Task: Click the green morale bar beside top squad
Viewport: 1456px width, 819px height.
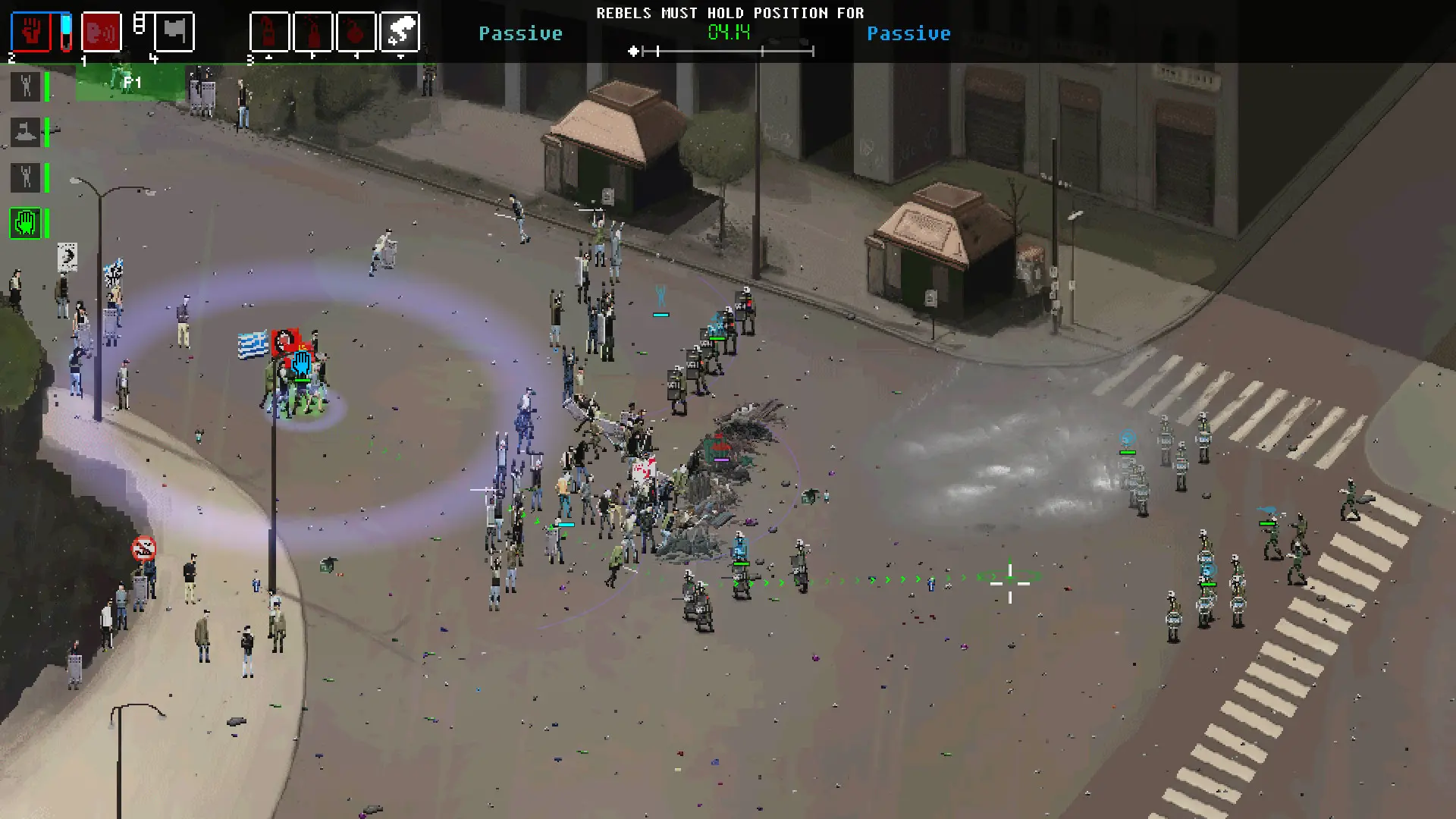Action: point(45,86)
